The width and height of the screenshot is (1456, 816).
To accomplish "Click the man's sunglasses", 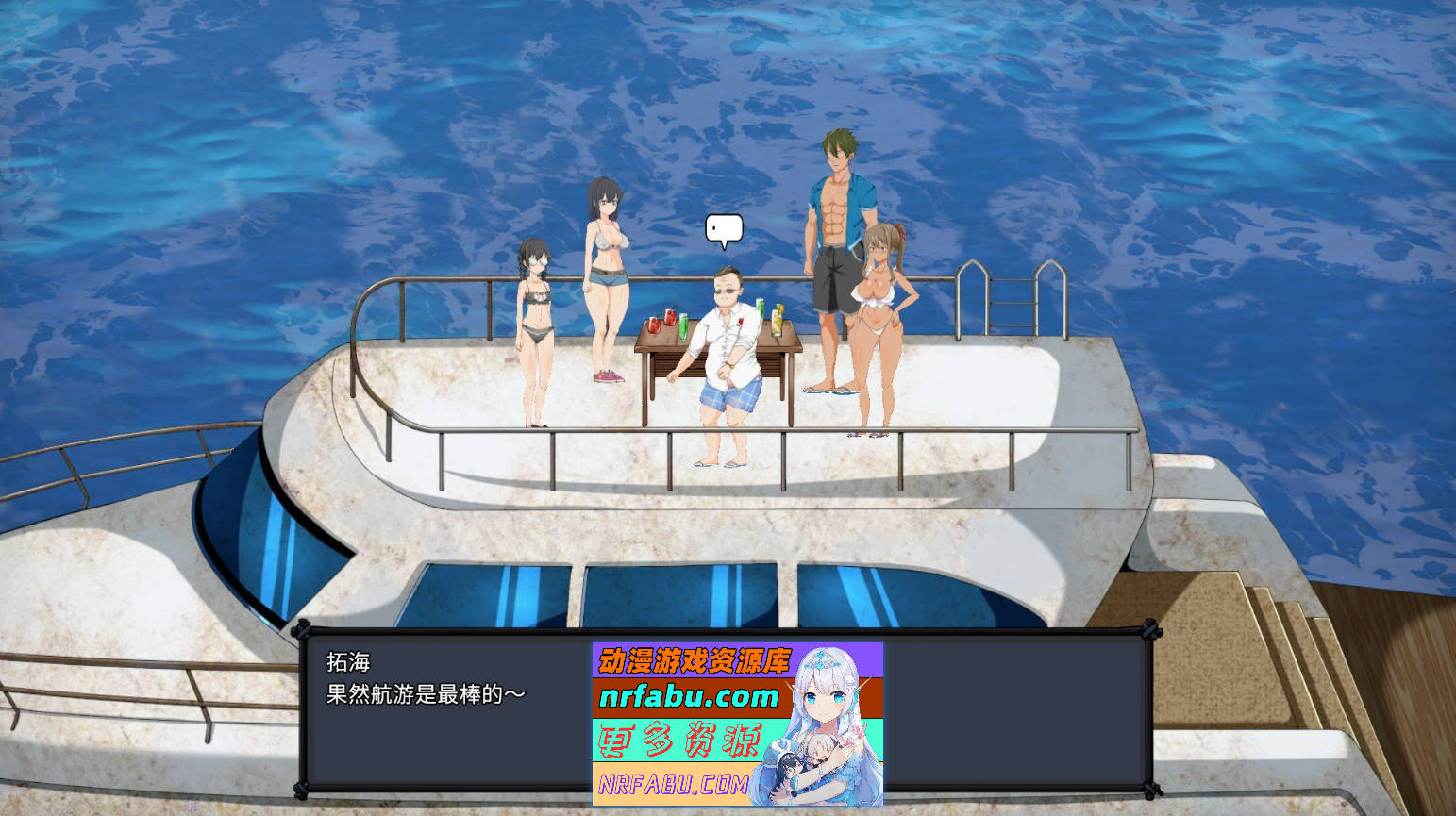I will point(725,291).
